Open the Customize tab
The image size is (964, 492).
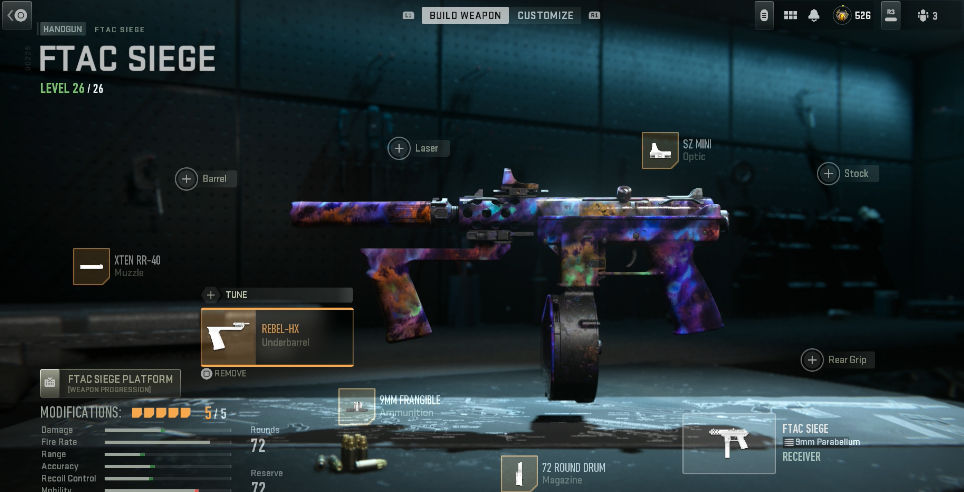pyautogui.click(x=545, y=15)
